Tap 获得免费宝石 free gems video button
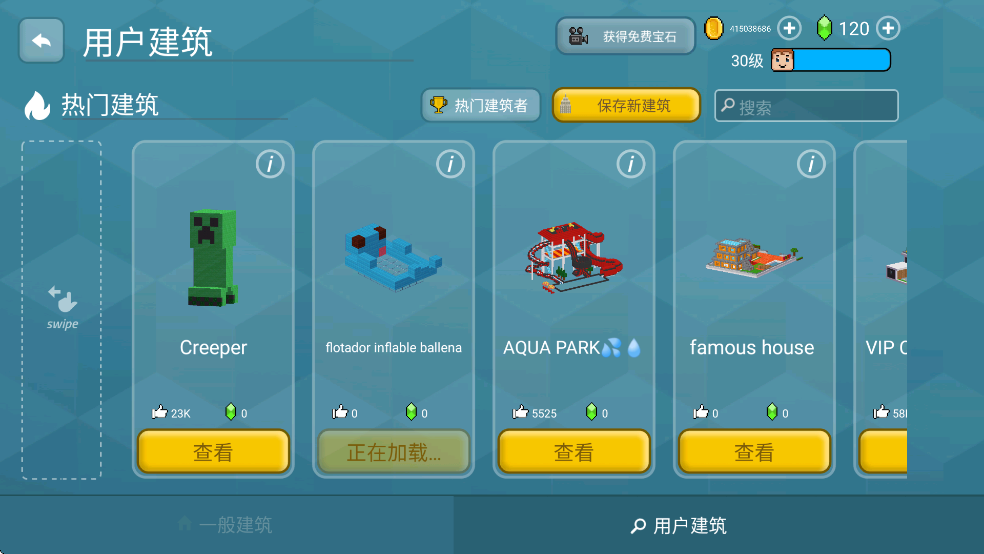 tap(625, 36)
